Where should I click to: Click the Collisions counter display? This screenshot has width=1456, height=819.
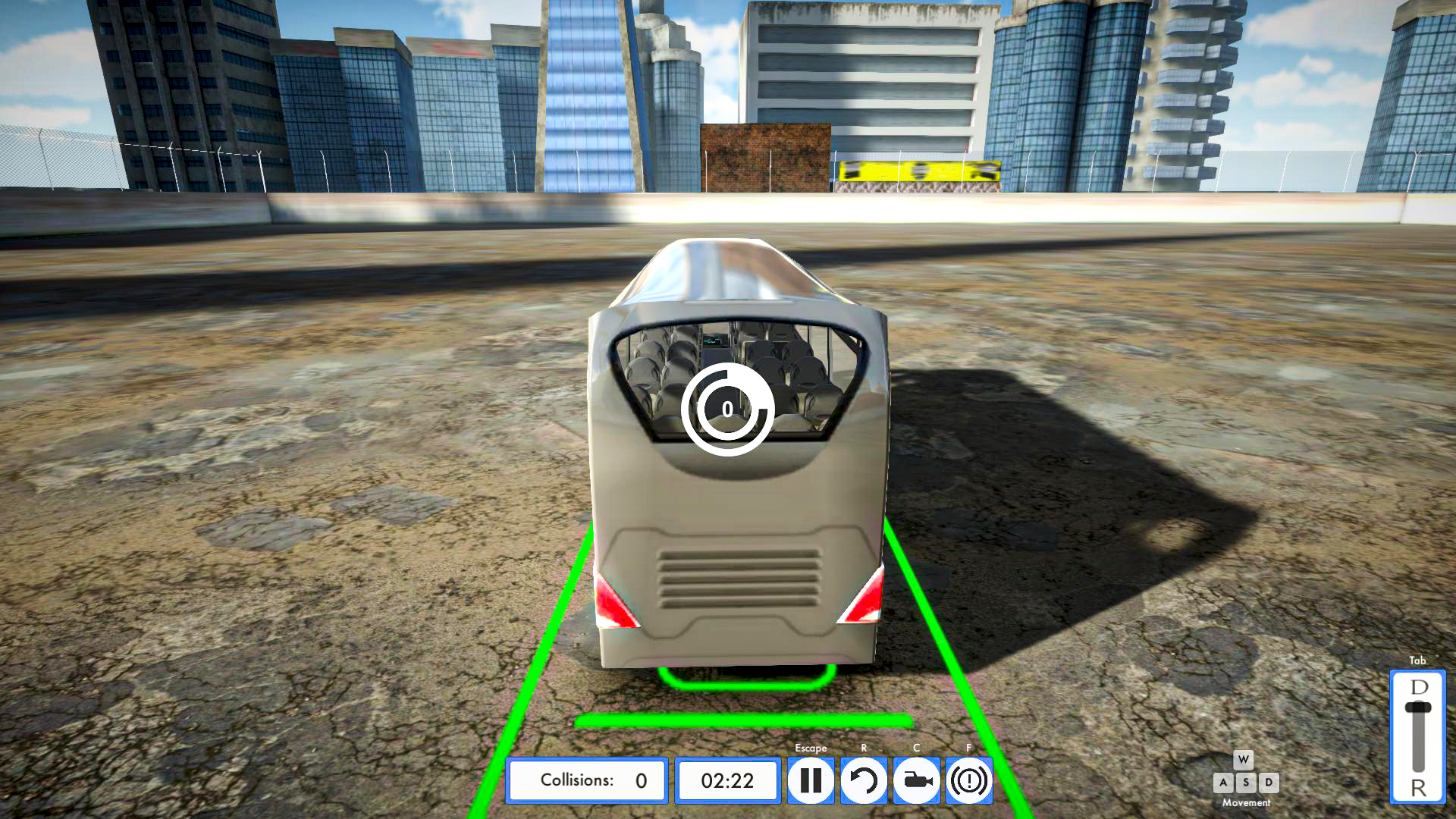pos(587,780)
